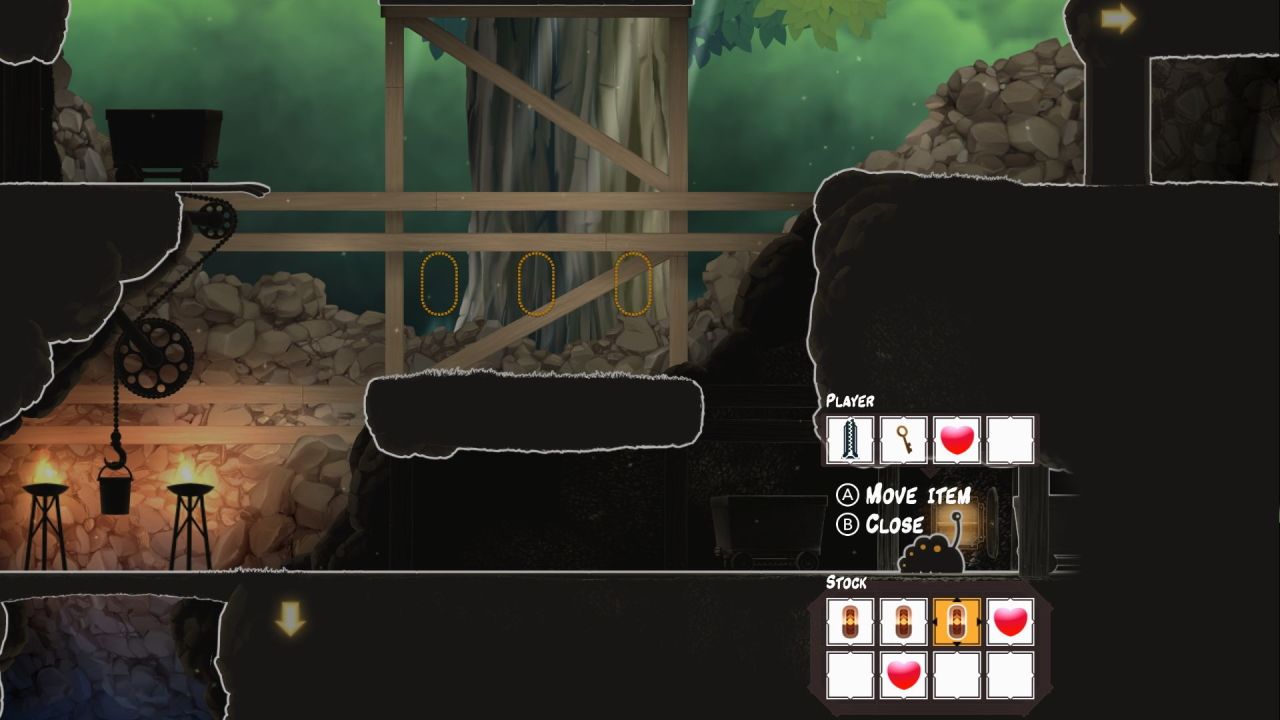Click the empty first slot in the bottom Stock row

pos(849,676)
